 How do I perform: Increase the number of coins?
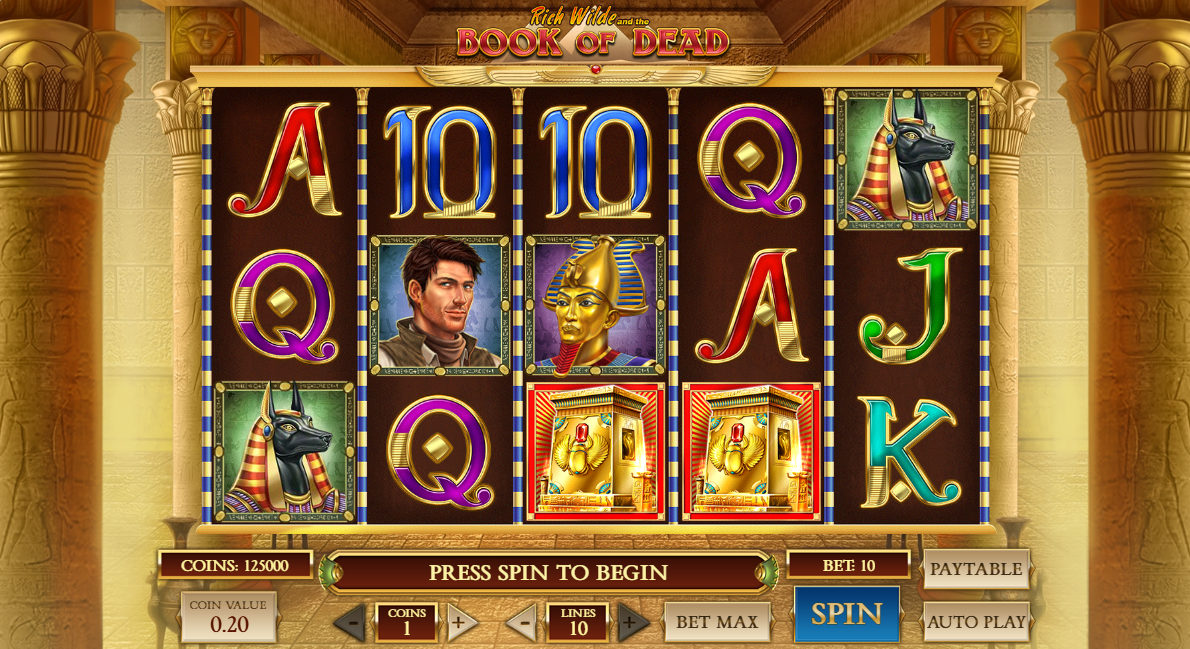point(460,622)
